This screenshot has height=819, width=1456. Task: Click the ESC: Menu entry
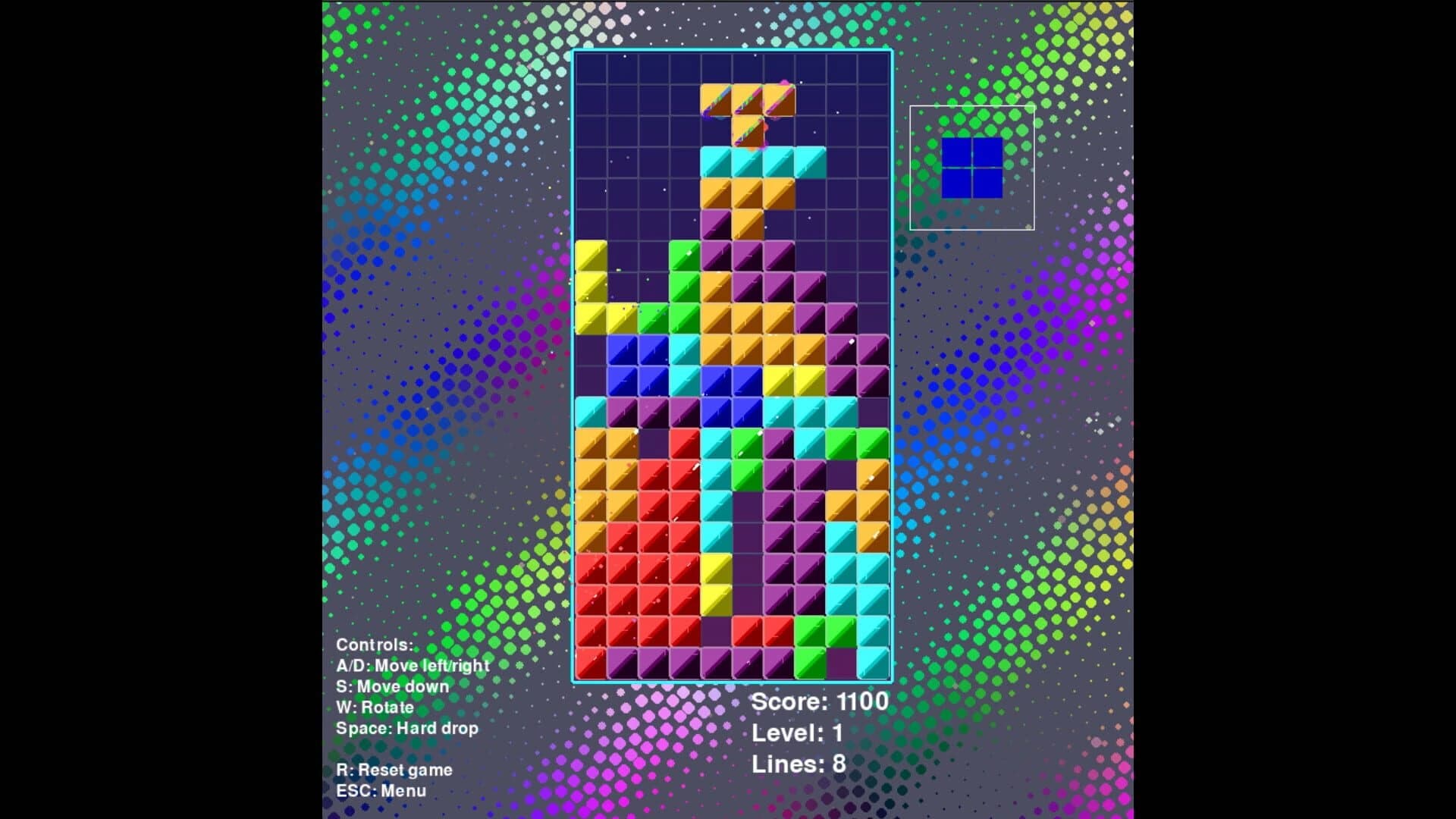pyautogui.click(x=382, y=790)
